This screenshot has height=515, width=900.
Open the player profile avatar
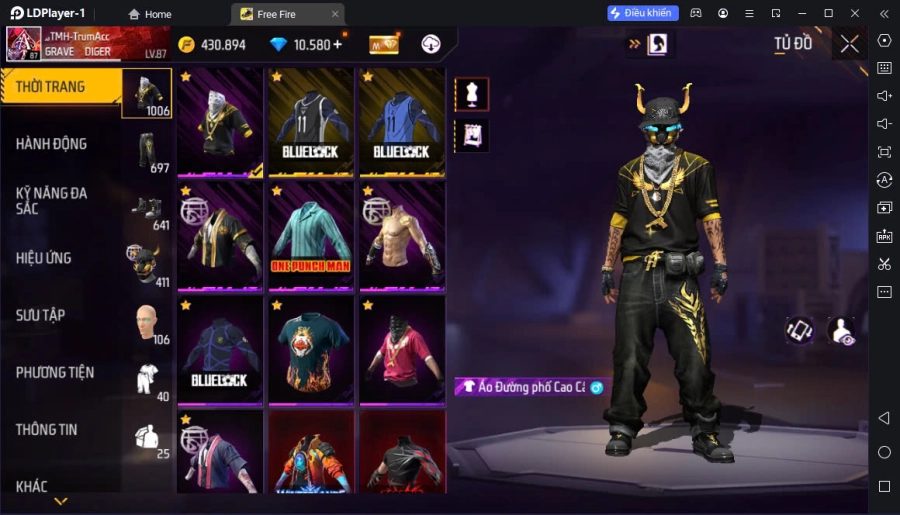tap(24, 44)
